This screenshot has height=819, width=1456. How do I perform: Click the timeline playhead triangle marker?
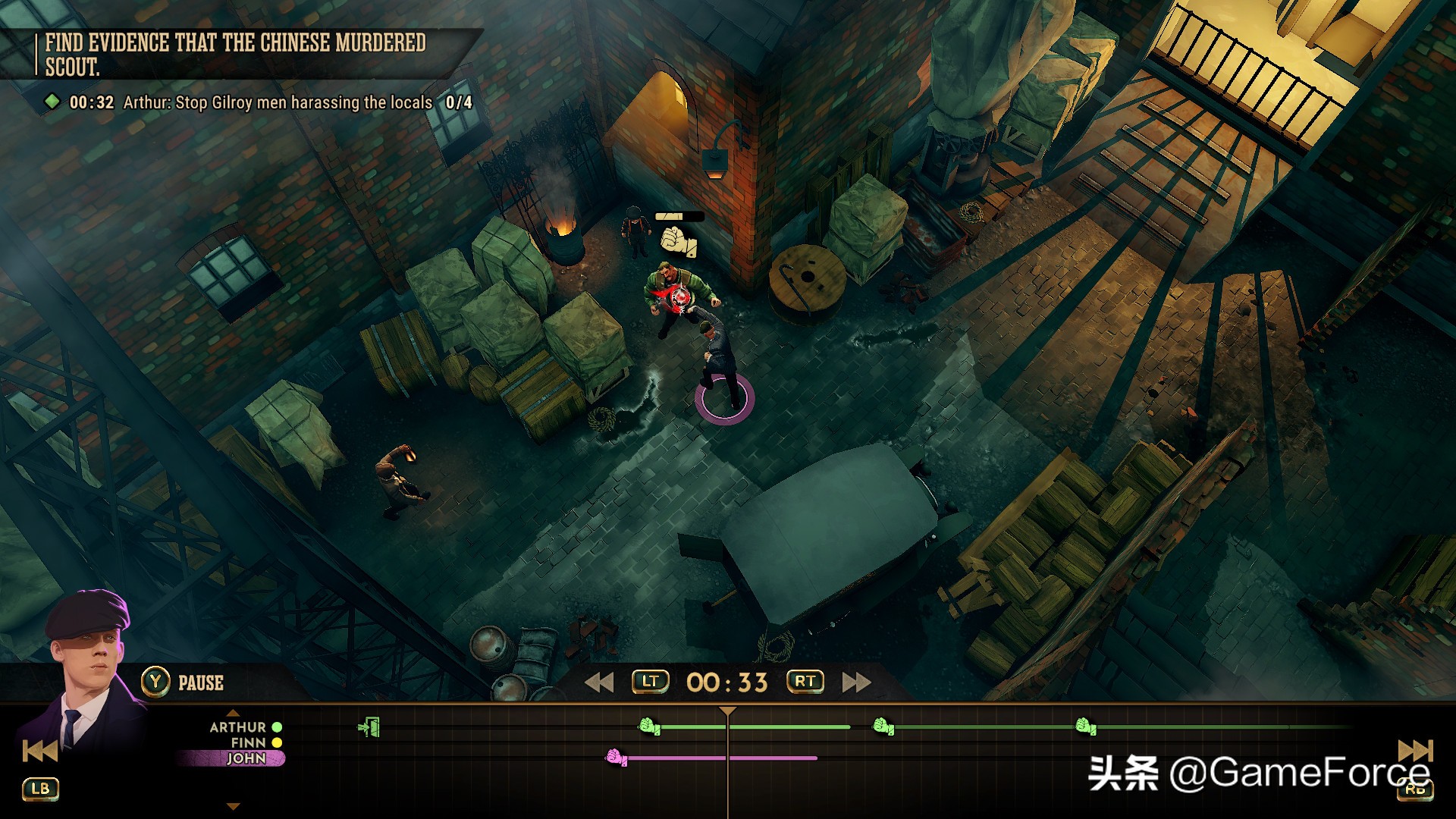pyautogui.click(x=727, y=711)
